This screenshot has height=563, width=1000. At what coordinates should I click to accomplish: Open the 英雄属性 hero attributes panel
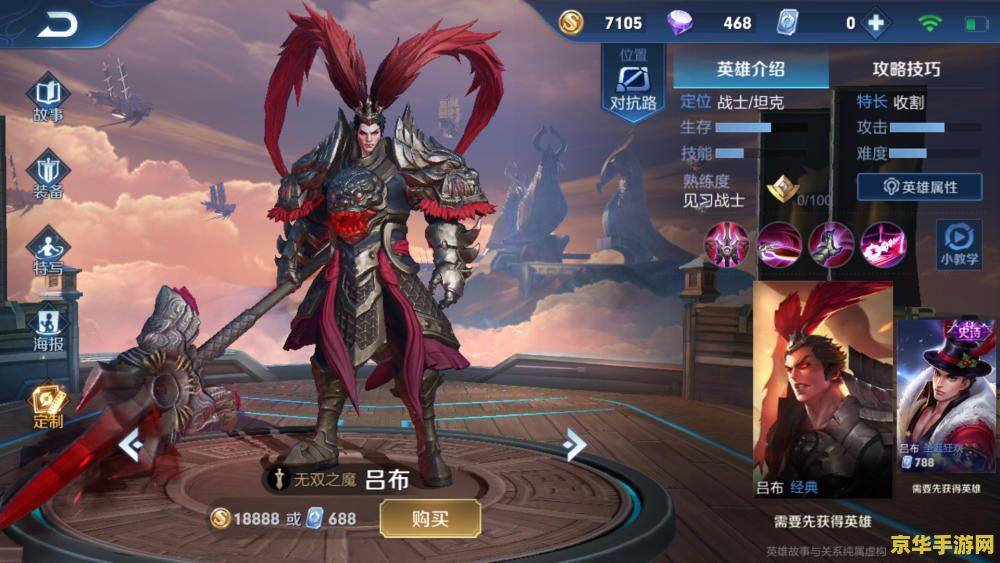click(919, 187)
